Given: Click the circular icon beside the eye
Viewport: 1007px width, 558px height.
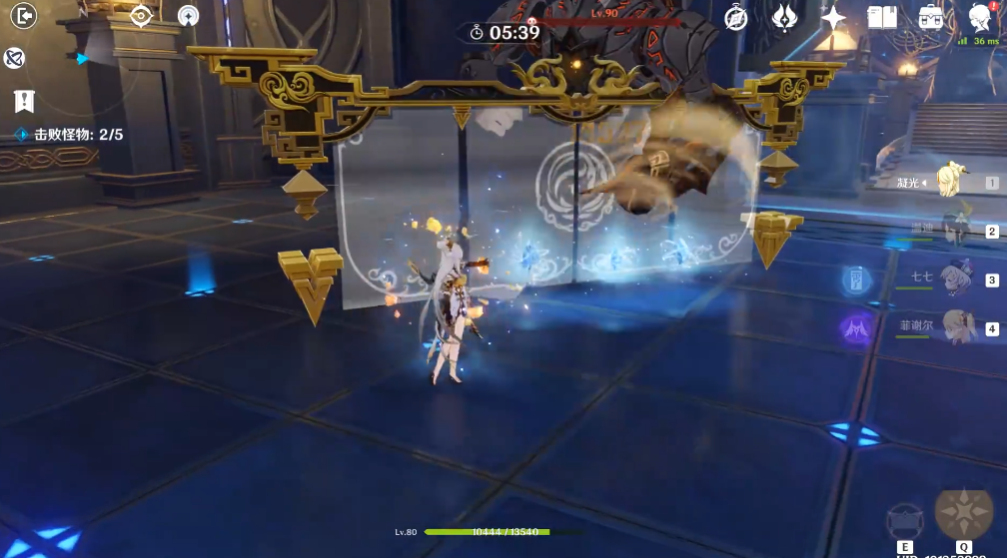Looking at the screenshot, I should pyautogui.click(x=188, y=16).
